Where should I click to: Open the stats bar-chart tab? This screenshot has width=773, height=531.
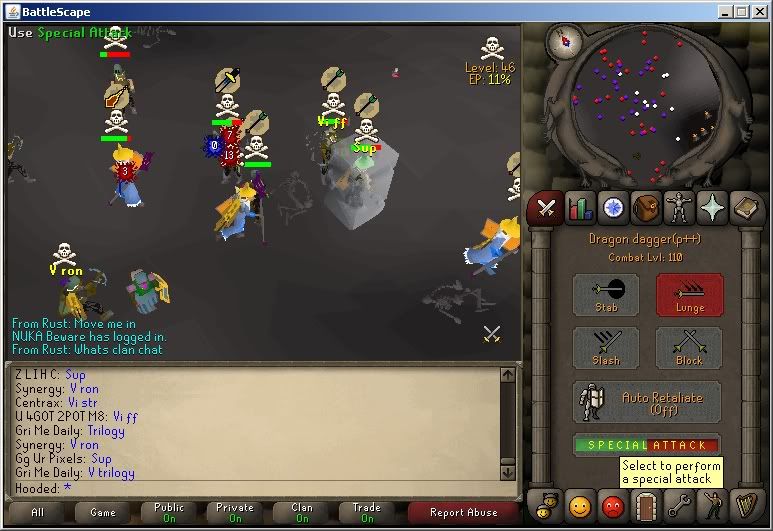580,207
